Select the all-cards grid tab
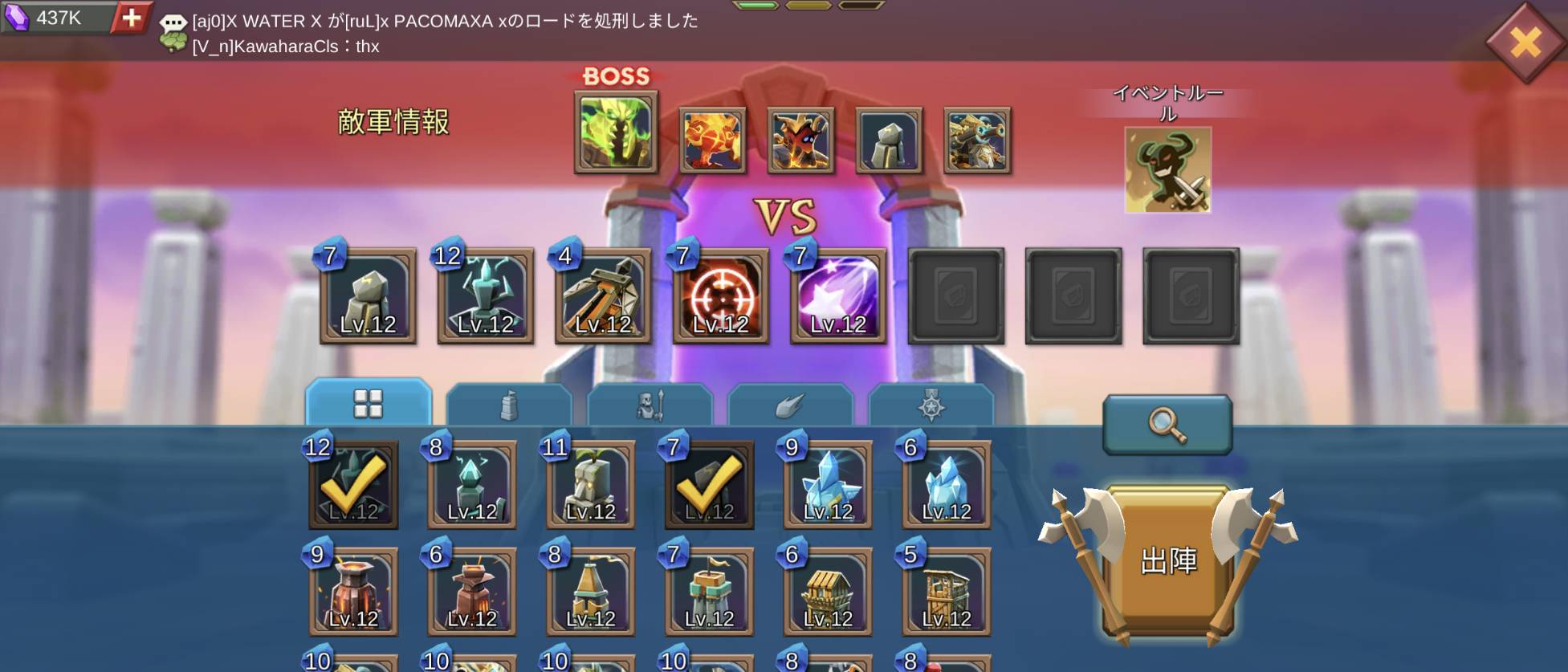This screenshot has height=672, width=1568. [369, 403]
